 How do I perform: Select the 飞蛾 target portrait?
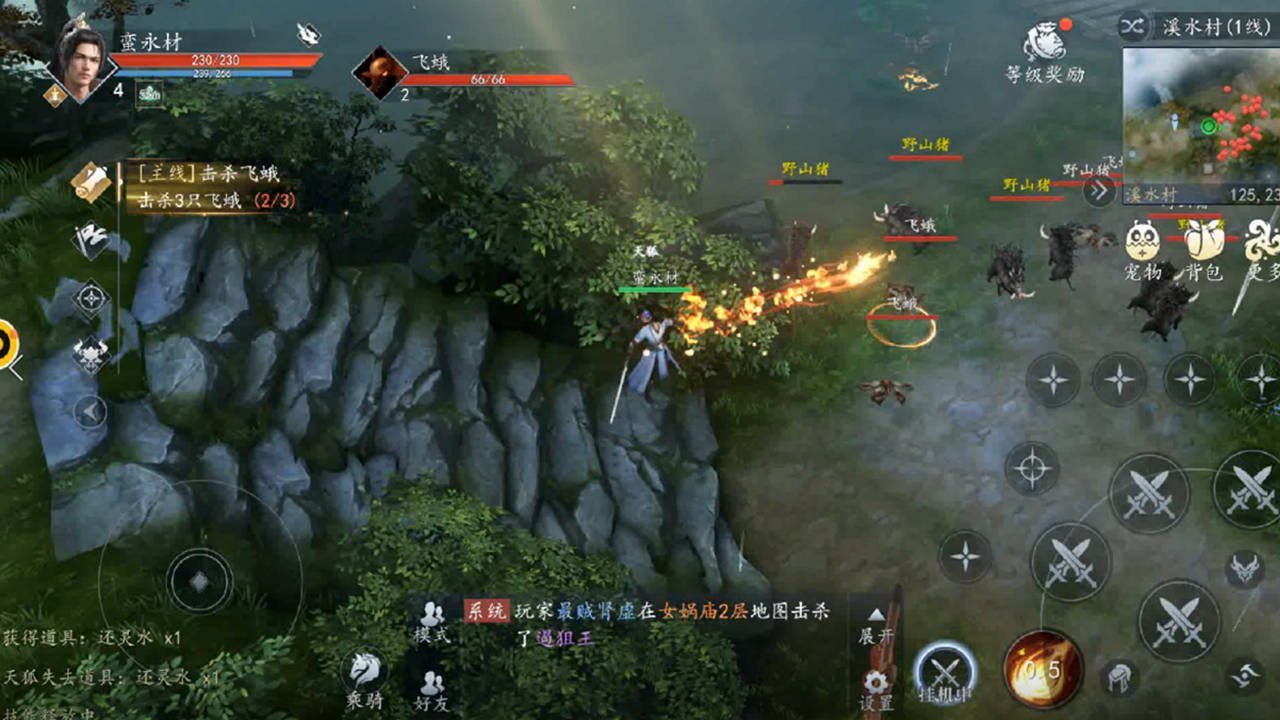(x=380, y=72)
